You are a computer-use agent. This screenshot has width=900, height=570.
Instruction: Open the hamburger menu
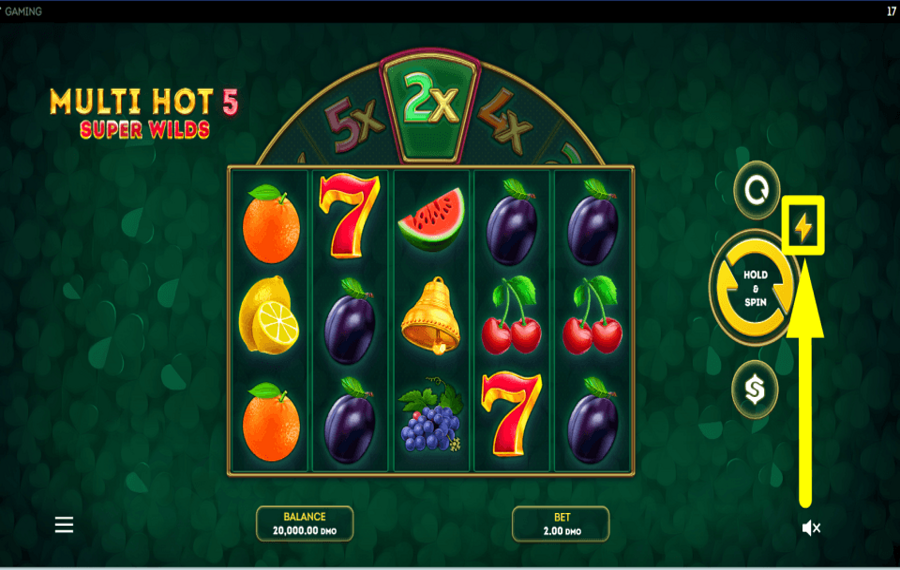click(64, 525)
